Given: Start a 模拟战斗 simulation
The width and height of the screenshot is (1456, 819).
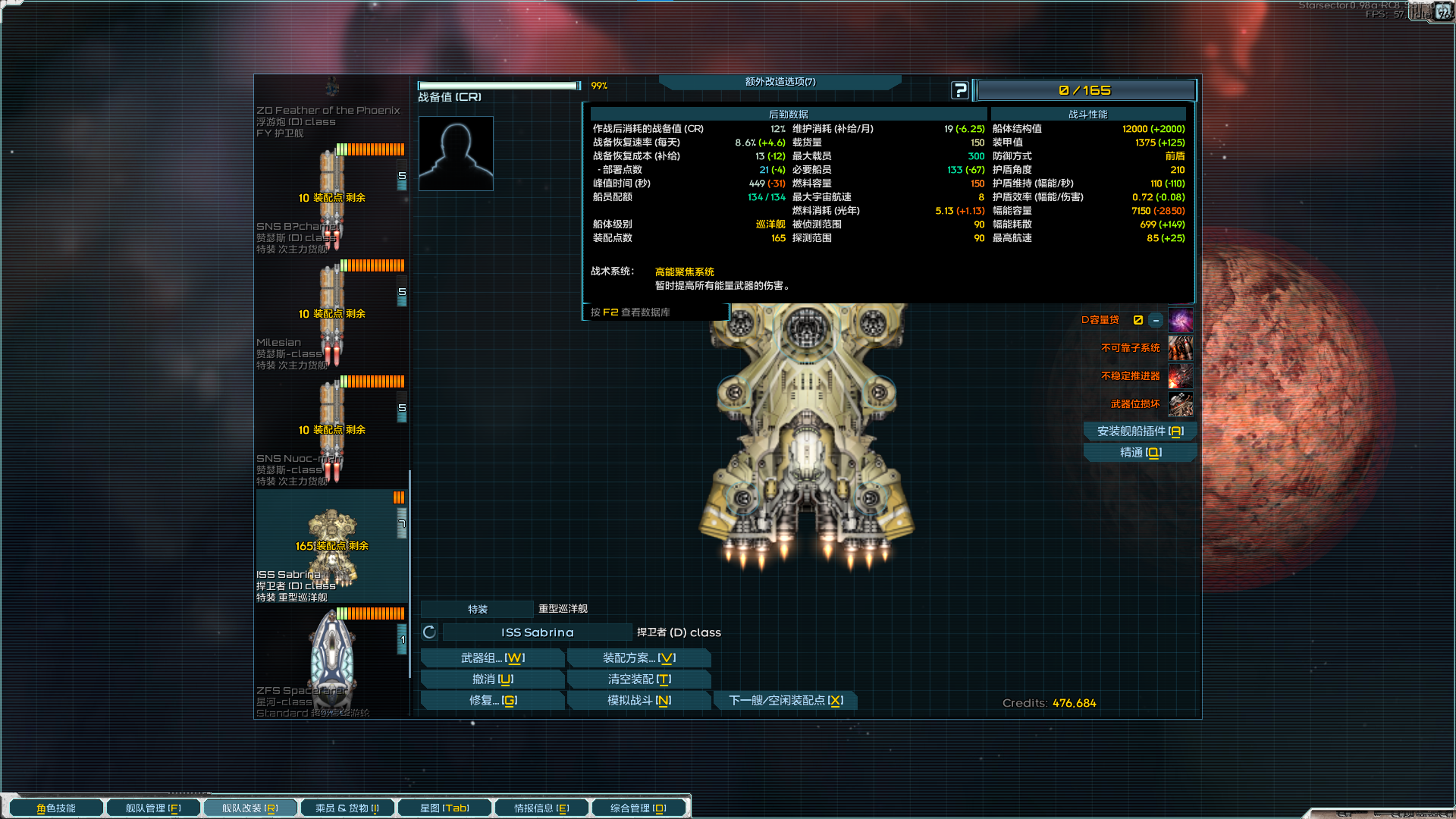Looking at the screenshot, I should point(639,701).
